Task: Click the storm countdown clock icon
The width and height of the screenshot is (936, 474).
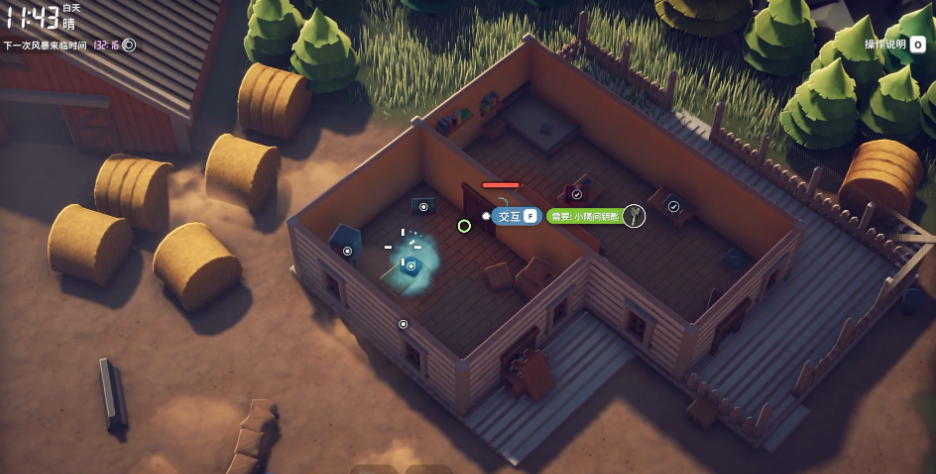Action: point(129,45)
